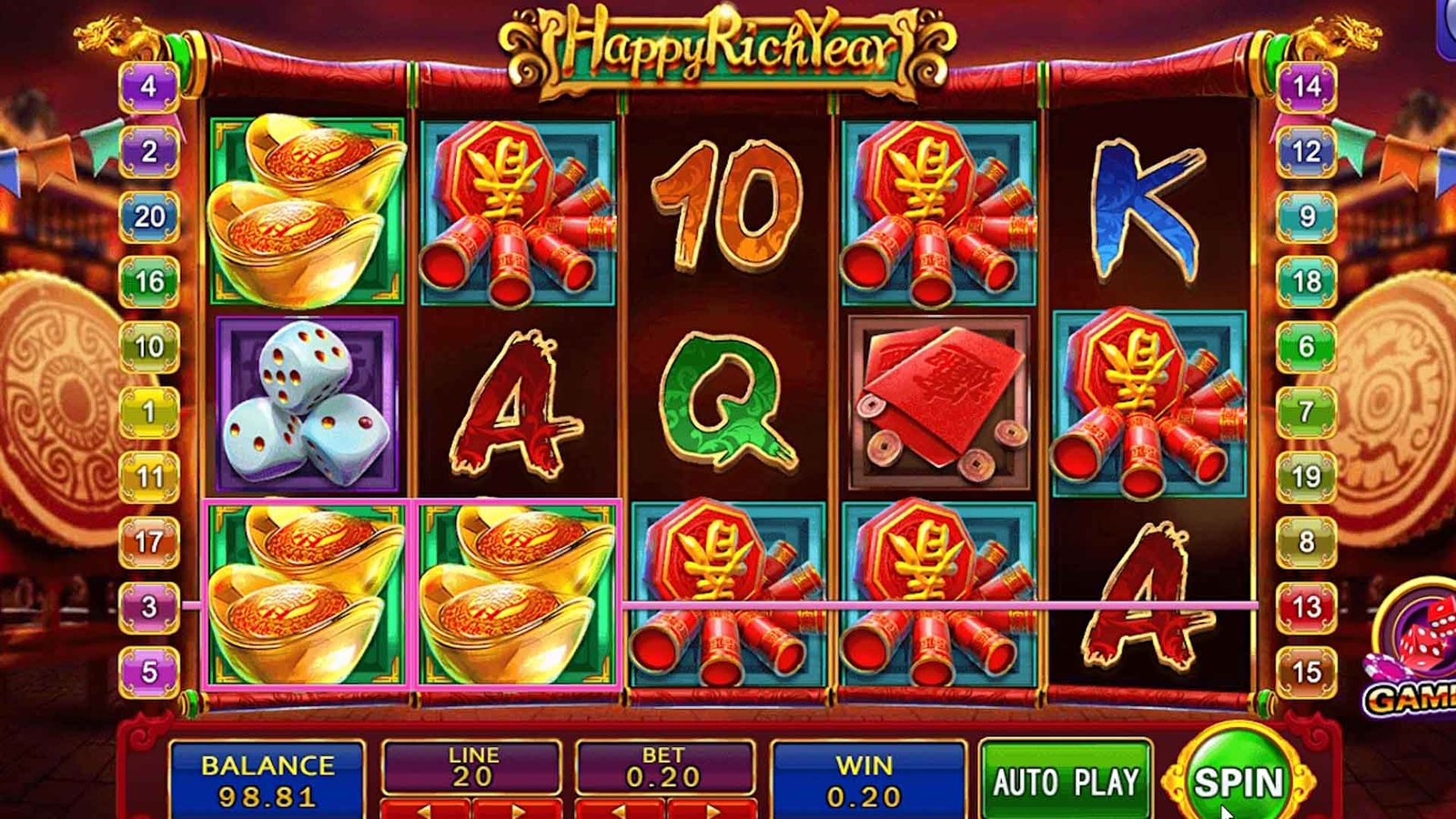Select payline 14 marker
This screenshot has height=819, width=1456.
point(1307,86)
